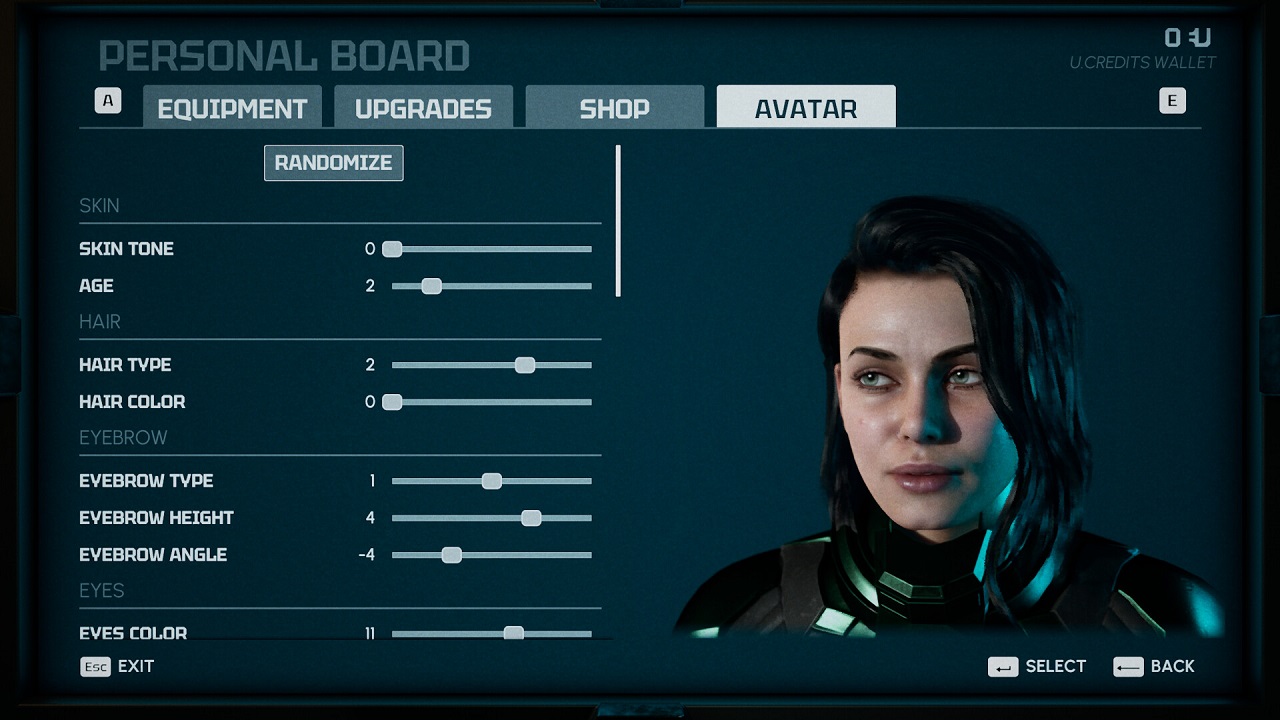Click the Eyebrow Angle slider

tap(452, 555)
